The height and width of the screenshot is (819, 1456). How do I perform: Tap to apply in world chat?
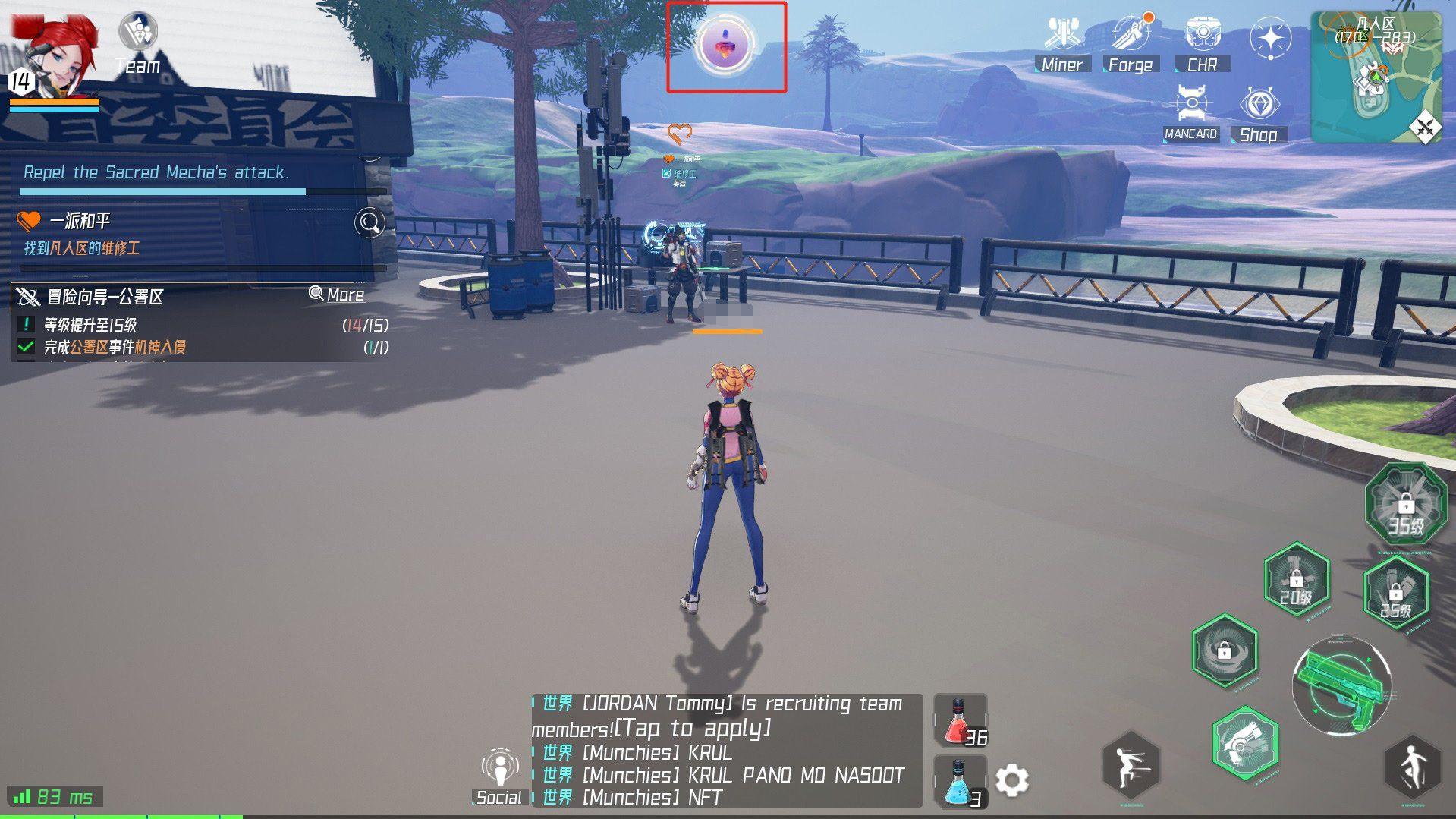(x=692, y=729)
